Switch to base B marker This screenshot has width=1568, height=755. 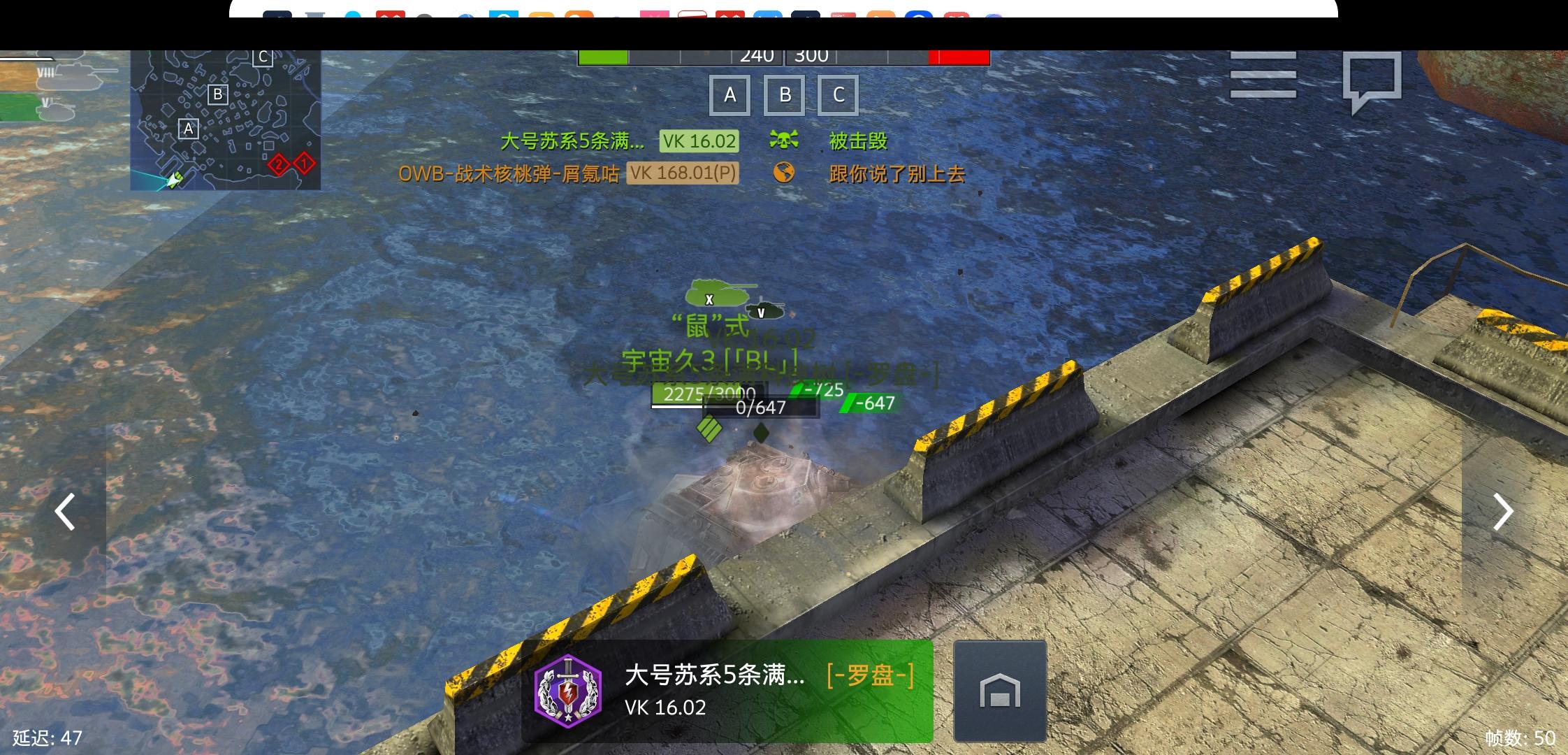click(x=785, y=94)
